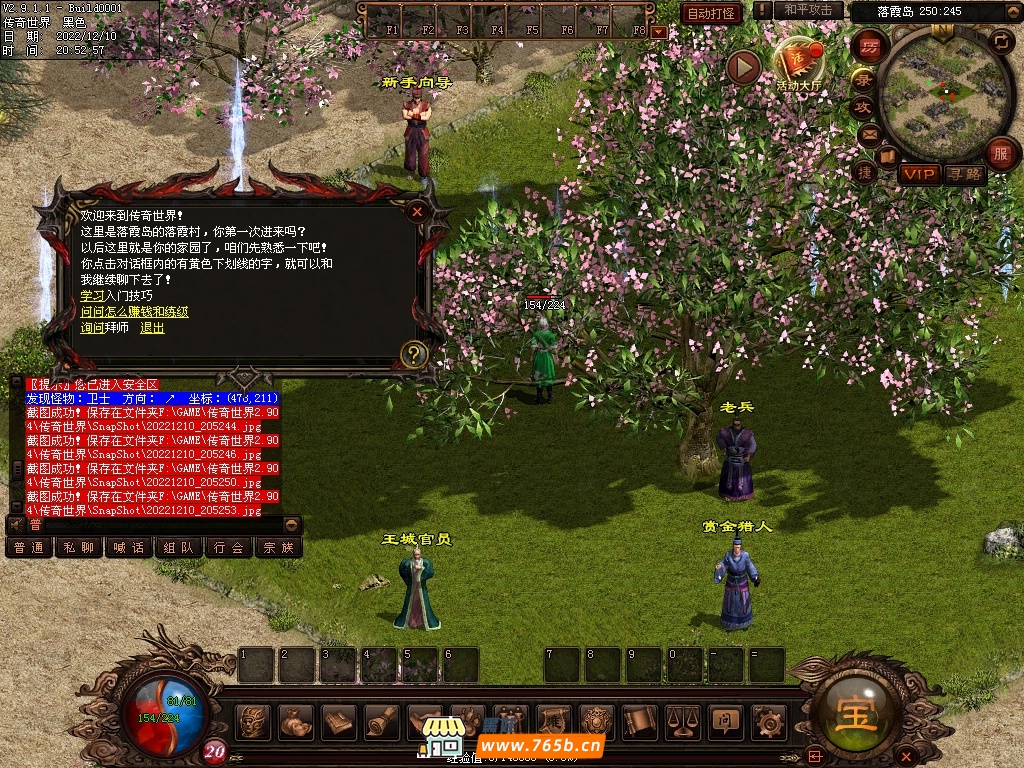Select the 行会 guild chat tab

(229, 547)
